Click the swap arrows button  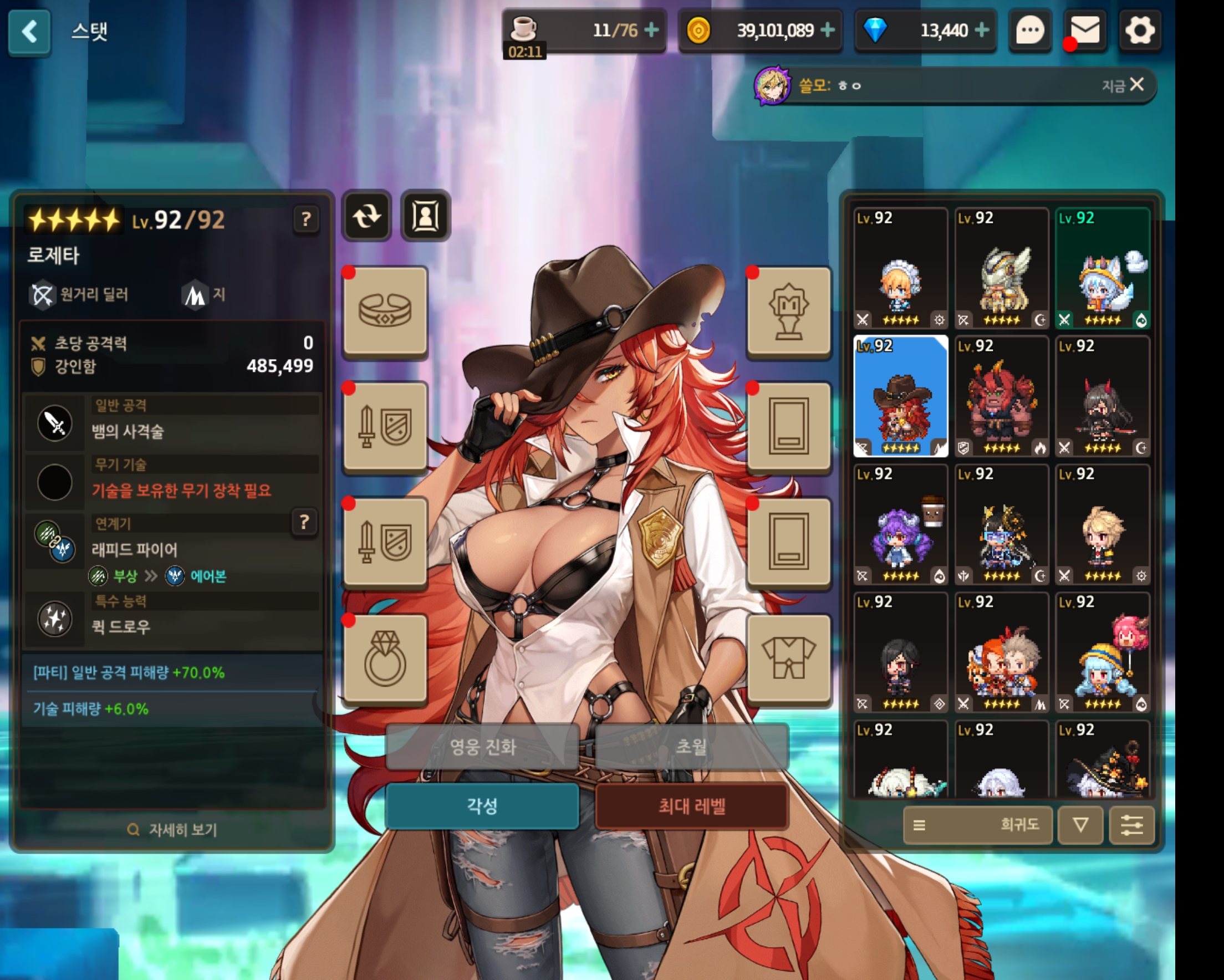[367, 216]
